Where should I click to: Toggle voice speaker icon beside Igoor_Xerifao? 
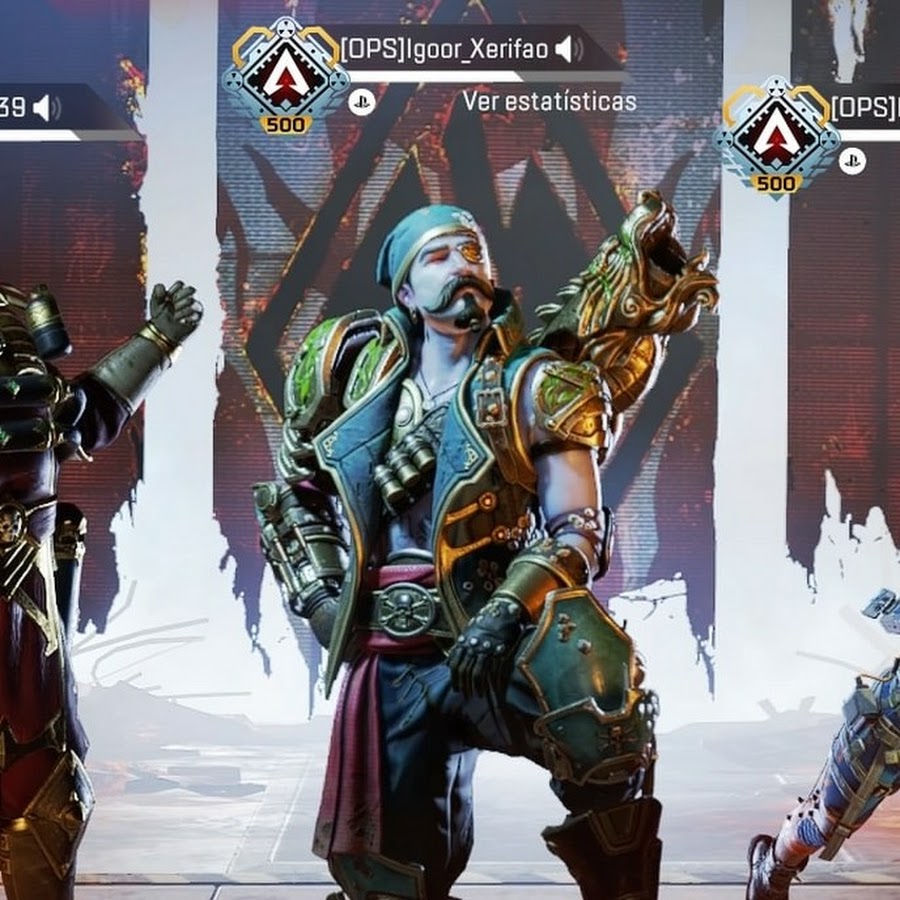click(570, 49)
